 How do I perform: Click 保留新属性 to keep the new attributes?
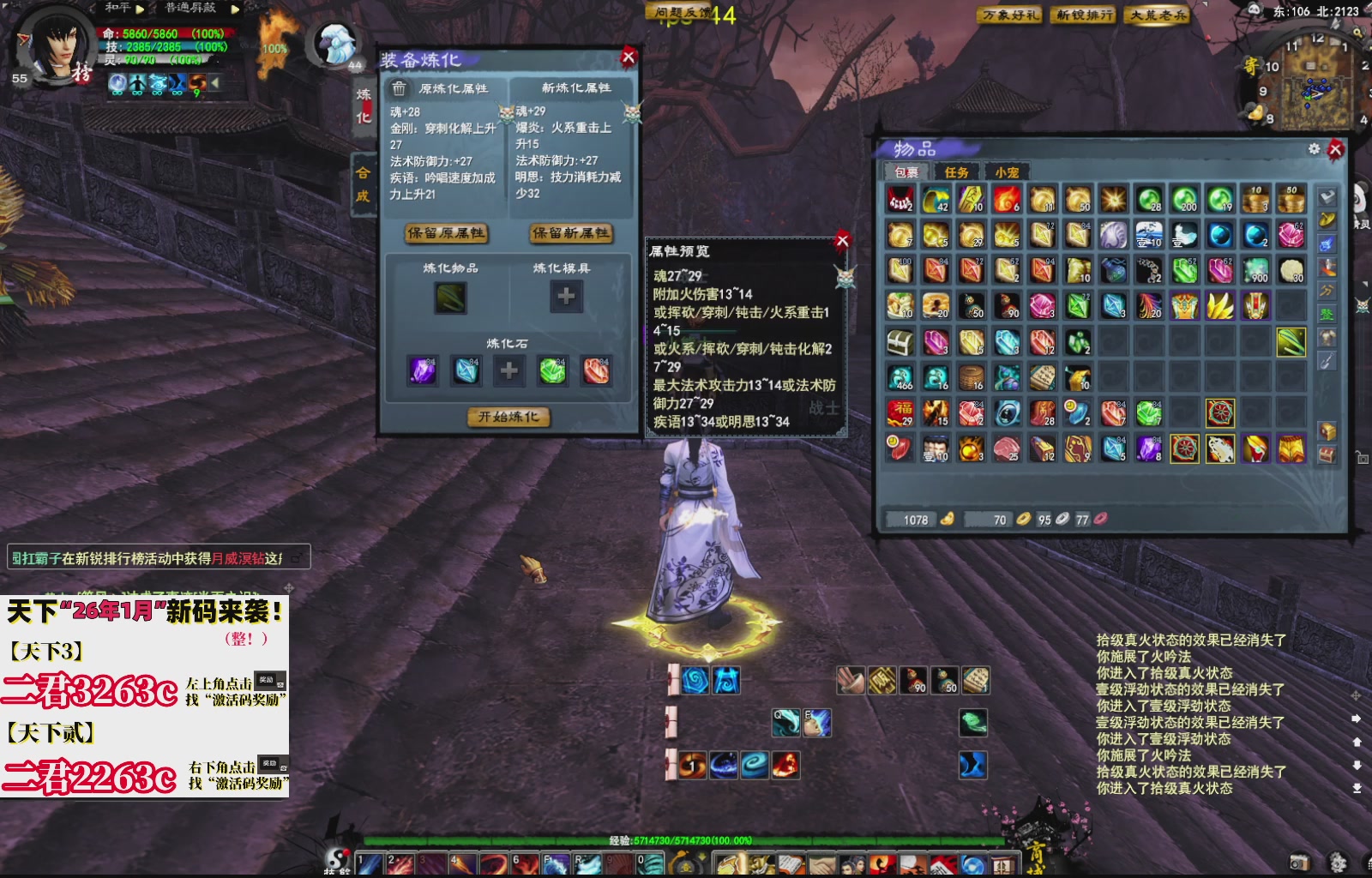click(570, 233)
